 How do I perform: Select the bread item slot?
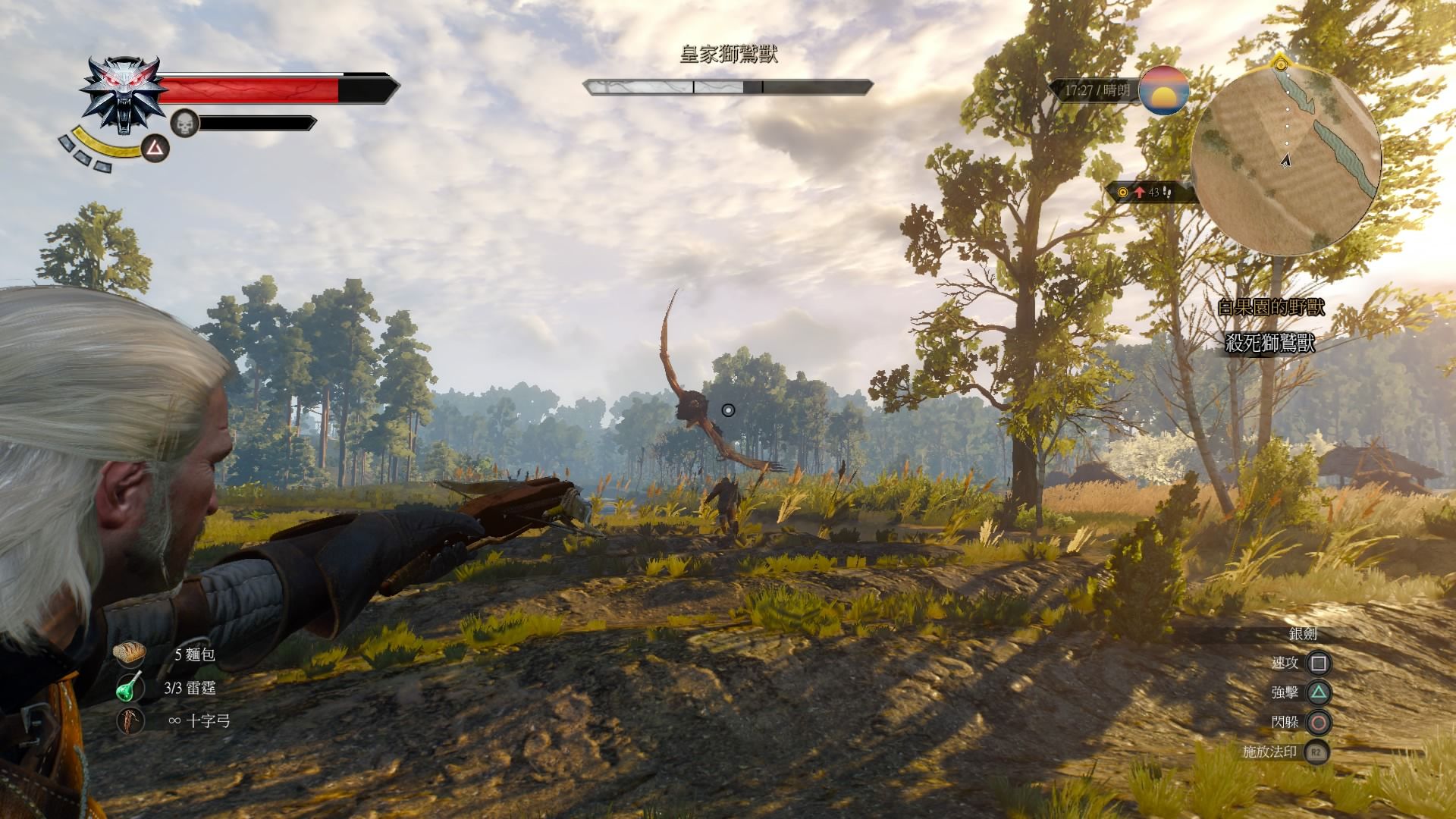click(x=130, y=654)
